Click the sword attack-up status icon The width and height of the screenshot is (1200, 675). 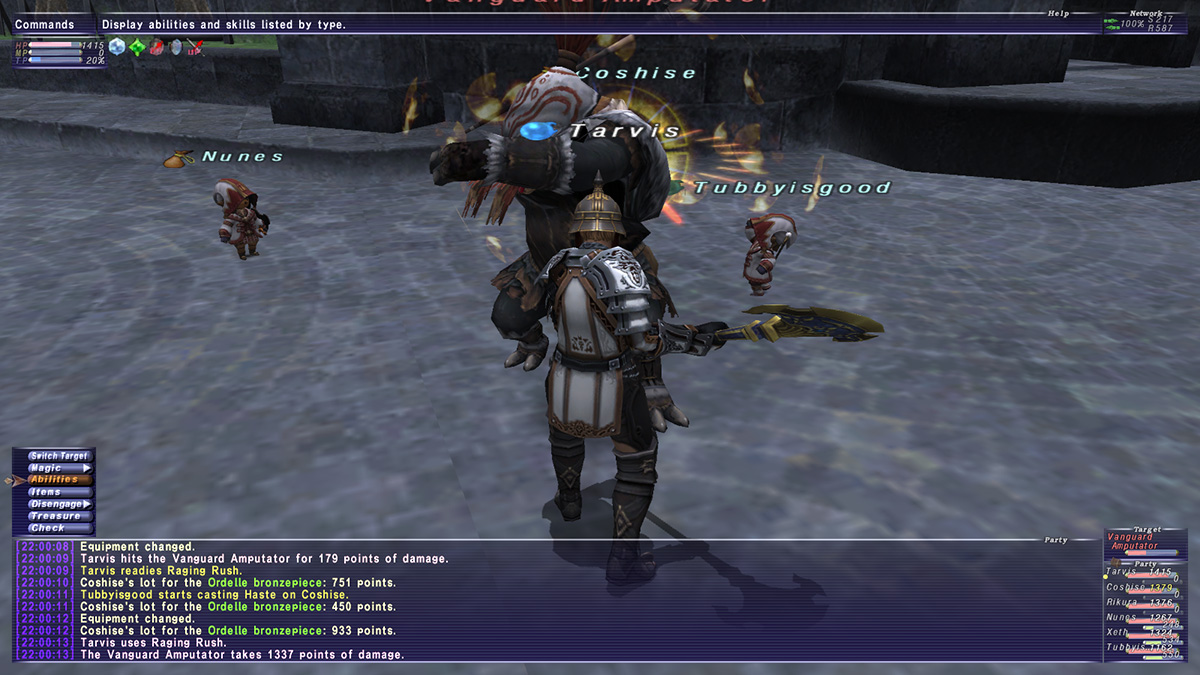click(x=195, y=46)
